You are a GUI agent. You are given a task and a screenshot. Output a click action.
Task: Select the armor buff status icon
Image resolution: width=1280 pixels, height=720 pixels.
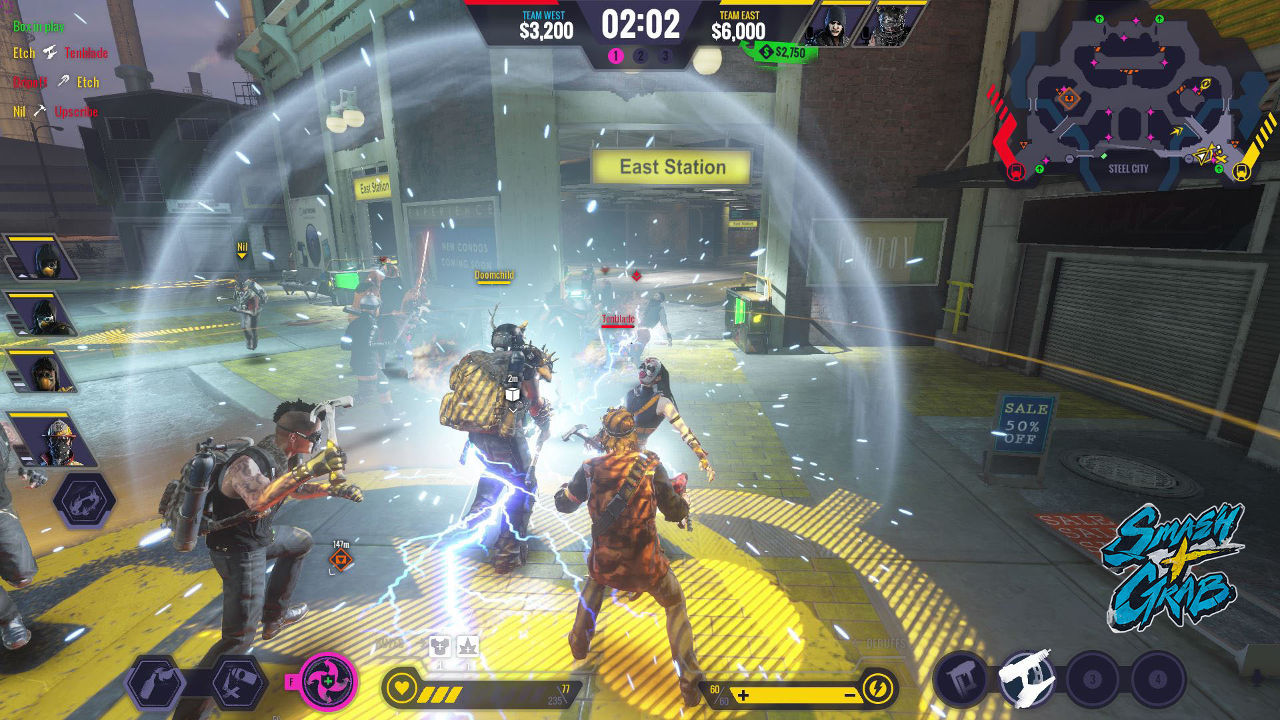[x=440, y=646]
